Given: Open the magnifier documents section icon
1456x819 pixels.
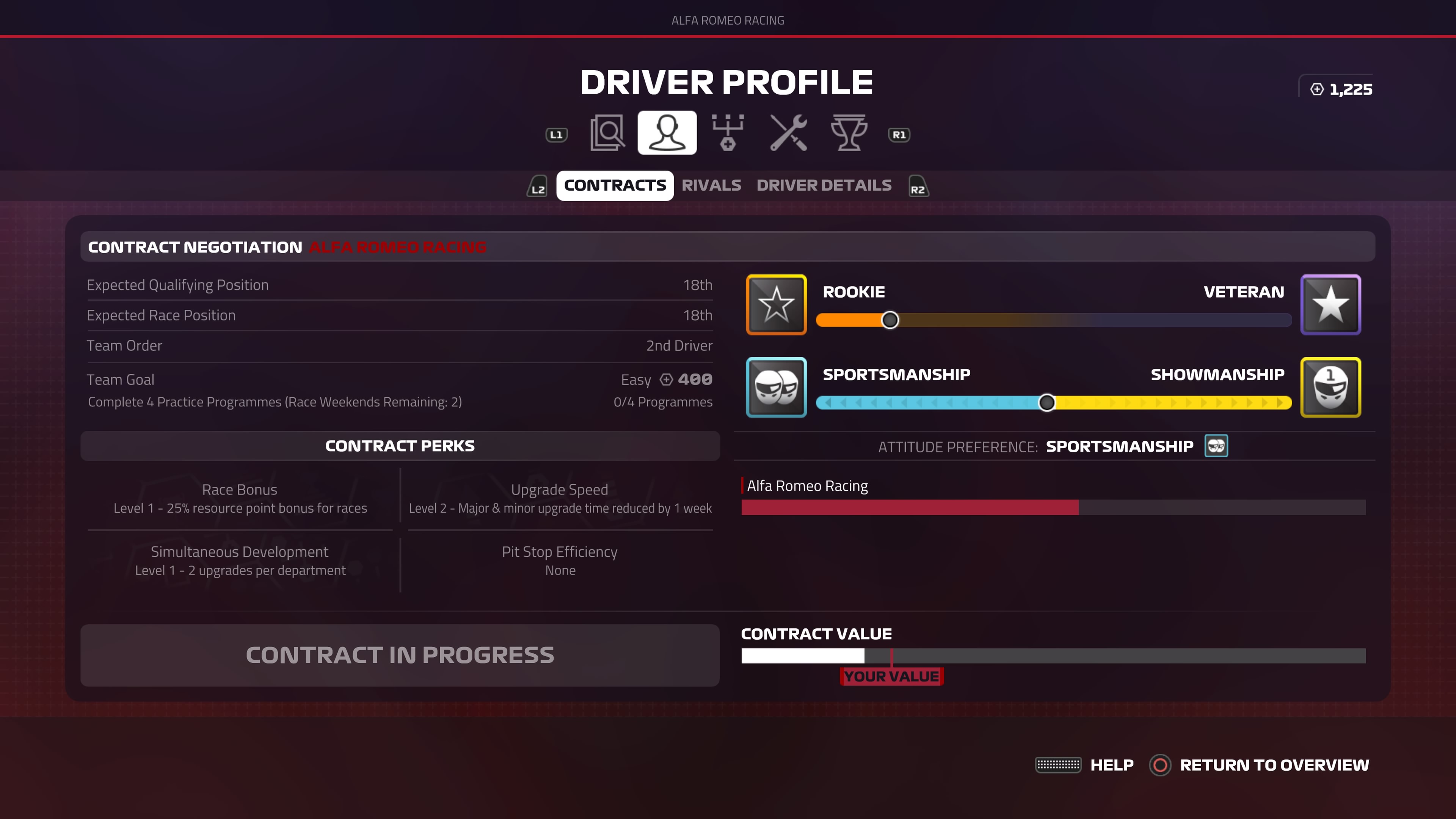Looking at the screenshot, I should tap(607, 133).
